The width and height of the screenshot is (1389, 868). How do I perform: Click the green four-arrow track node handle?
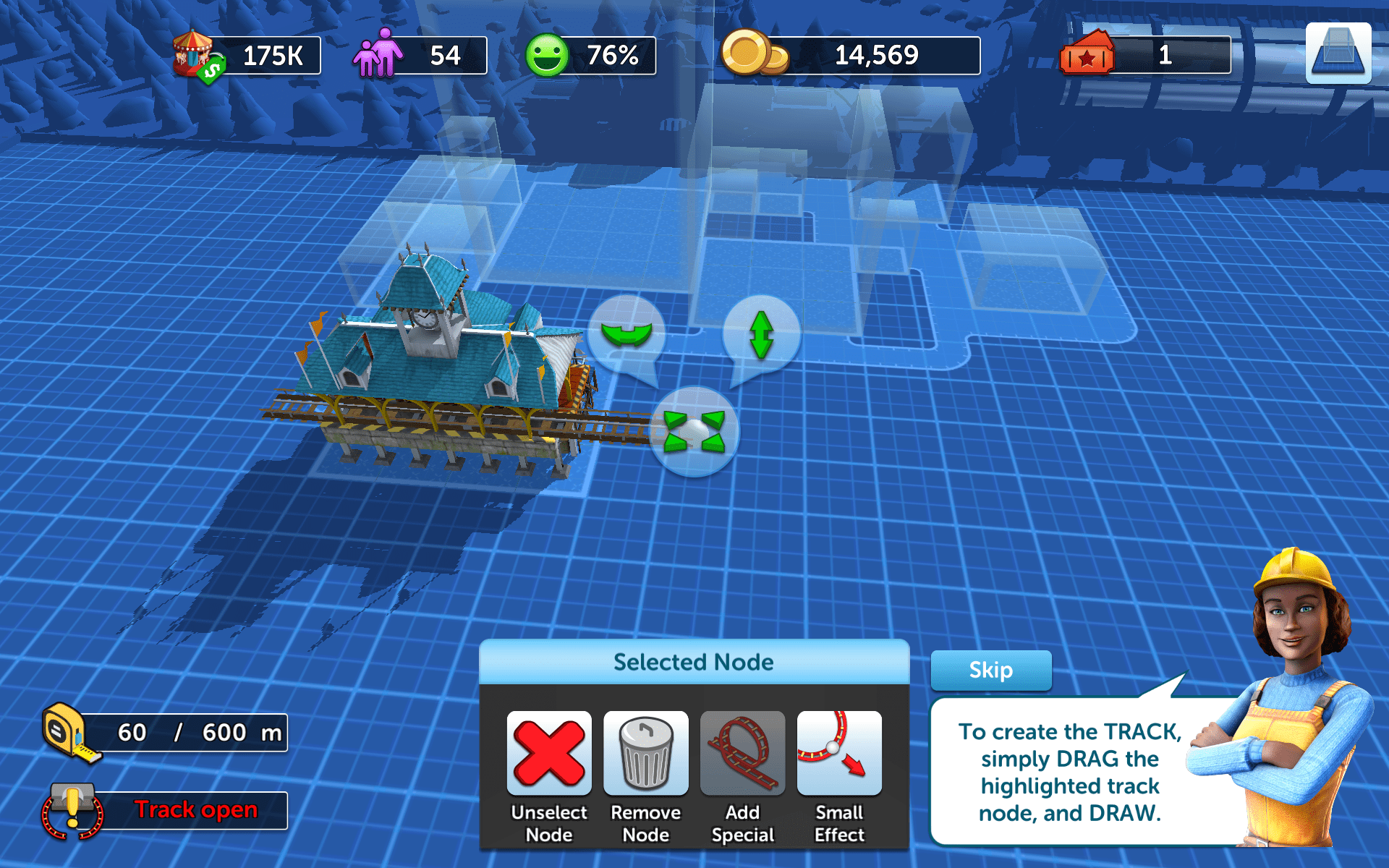(694, 431)
